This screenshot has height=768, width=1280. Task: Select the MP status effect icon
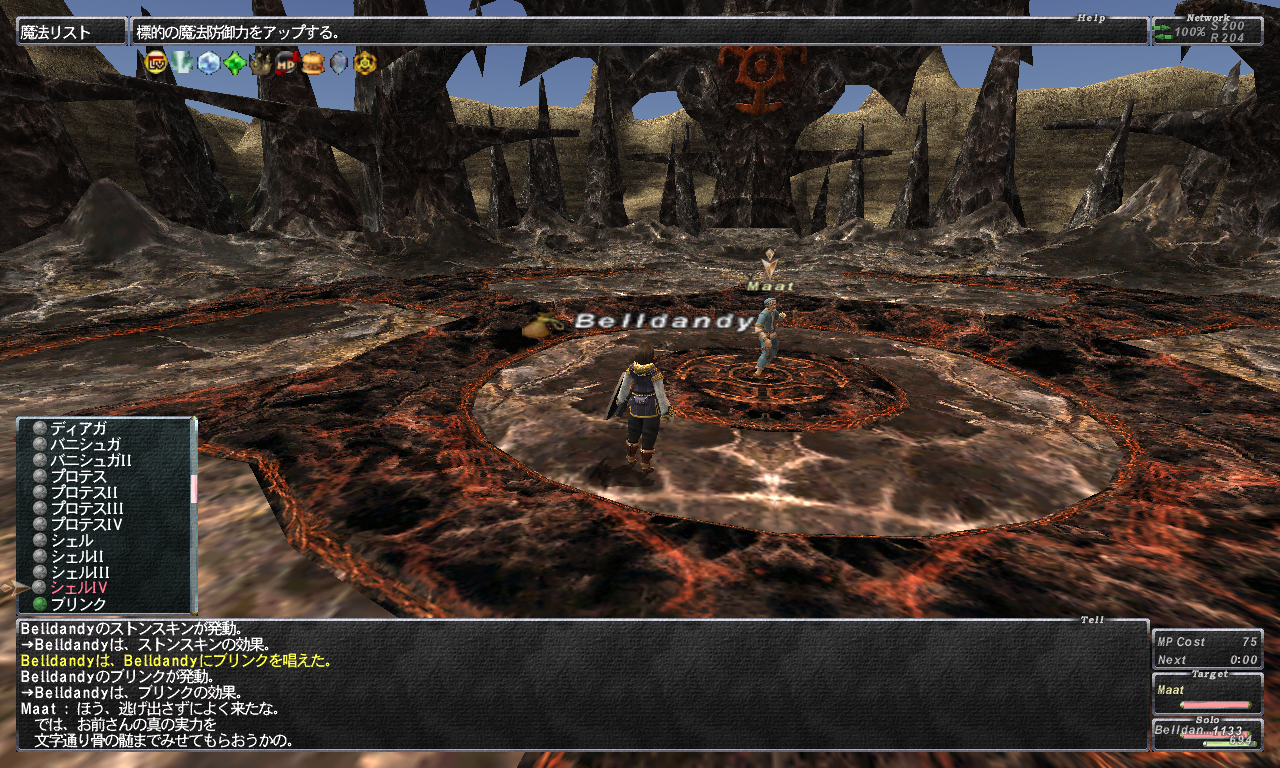(286, 63)
